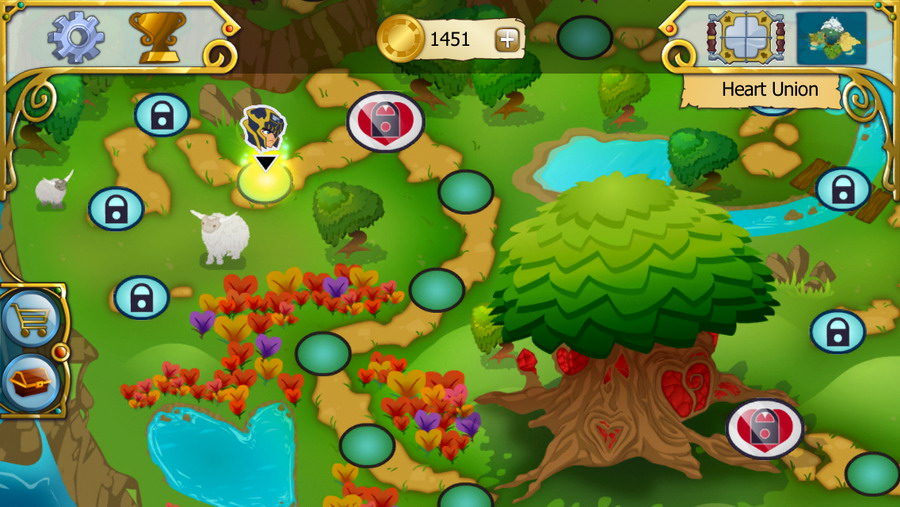The height and width of the screenshot is (507, 900).
Task: Open the island world map thumbnail
Action: (x=831, y=38)
